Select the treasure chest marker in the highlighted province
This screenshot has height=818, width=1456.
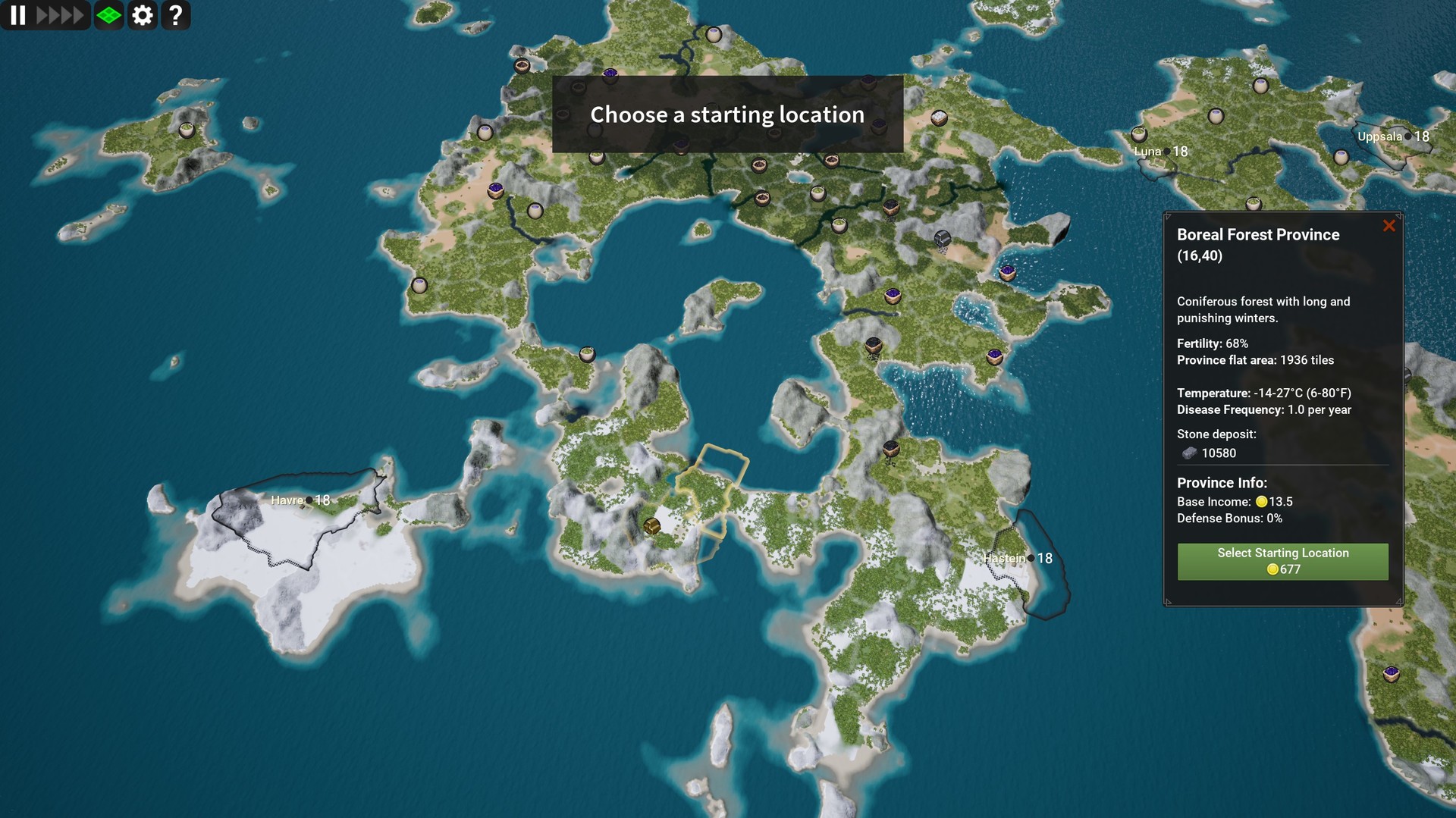[x=653, y=525]
